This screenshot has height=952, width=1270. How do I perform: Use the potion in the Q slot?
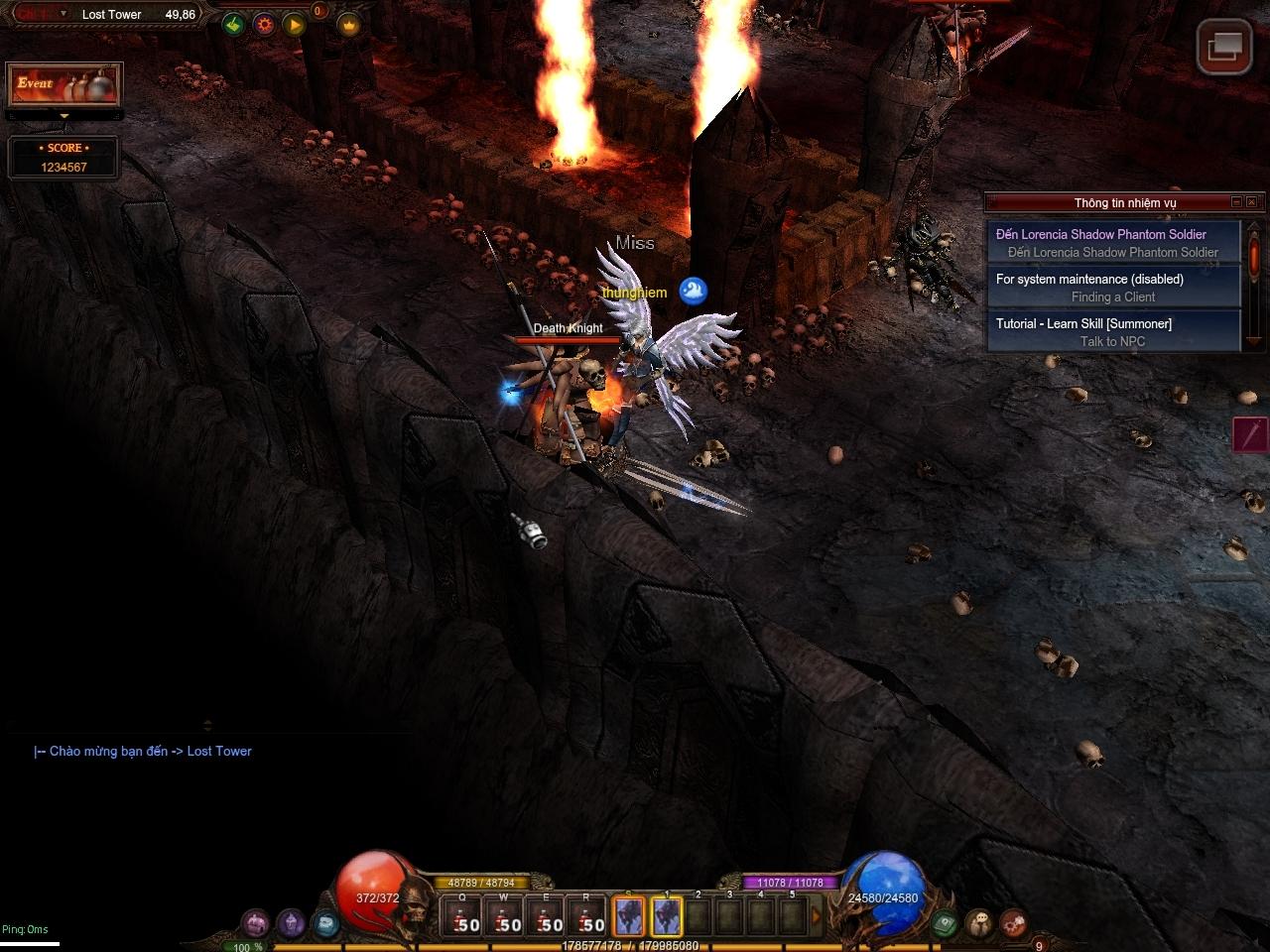pos(461,917)
